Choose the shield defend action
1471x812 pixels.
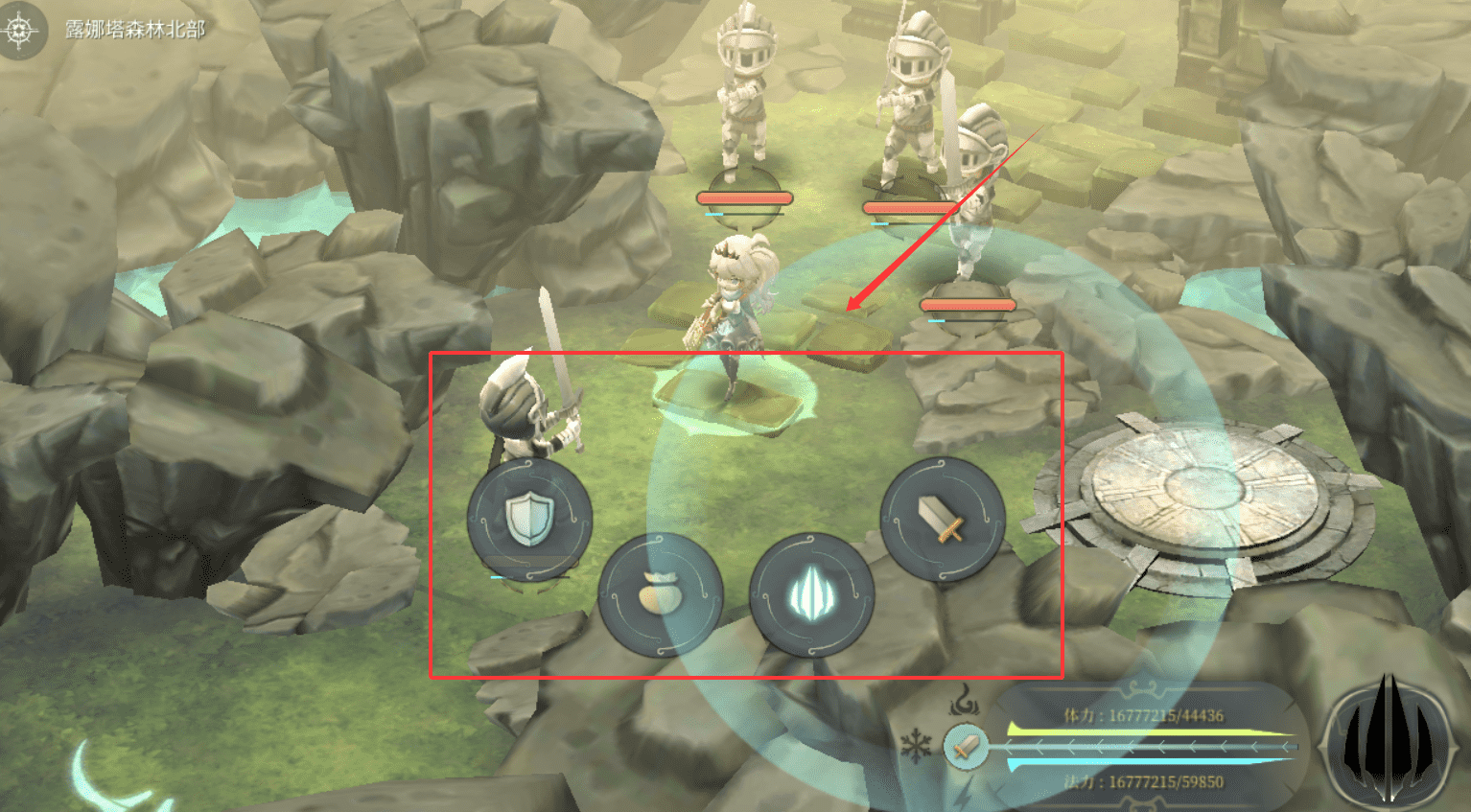tap(528, 519)
